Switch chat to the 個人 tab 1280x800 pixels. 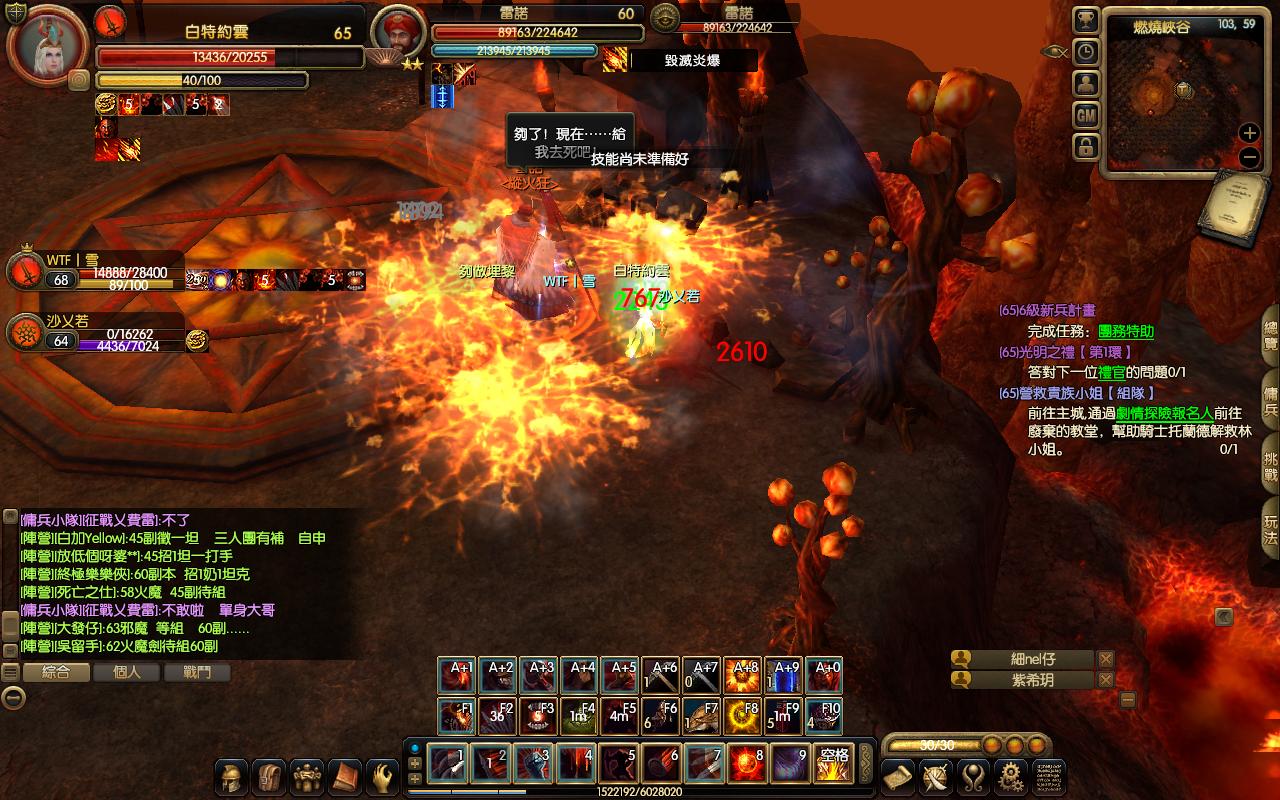click(x=127, y=673)
